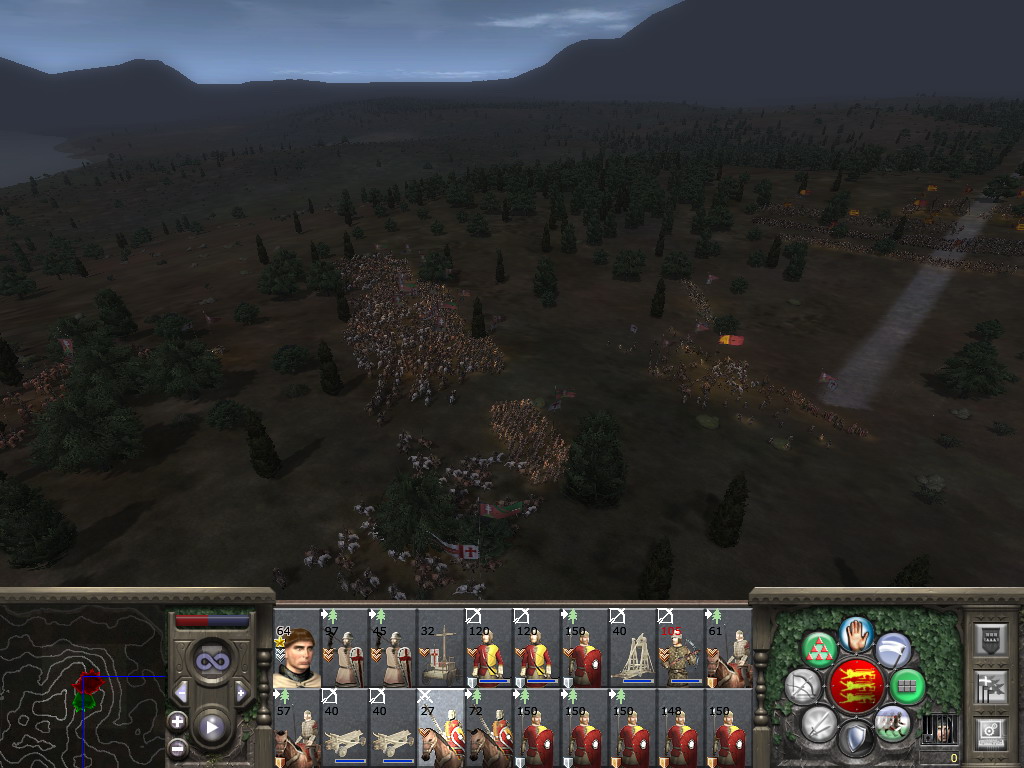Toggle fire at will bow icon
Viewport: 1024px width, 768px height.
click(x=802, y=686)
